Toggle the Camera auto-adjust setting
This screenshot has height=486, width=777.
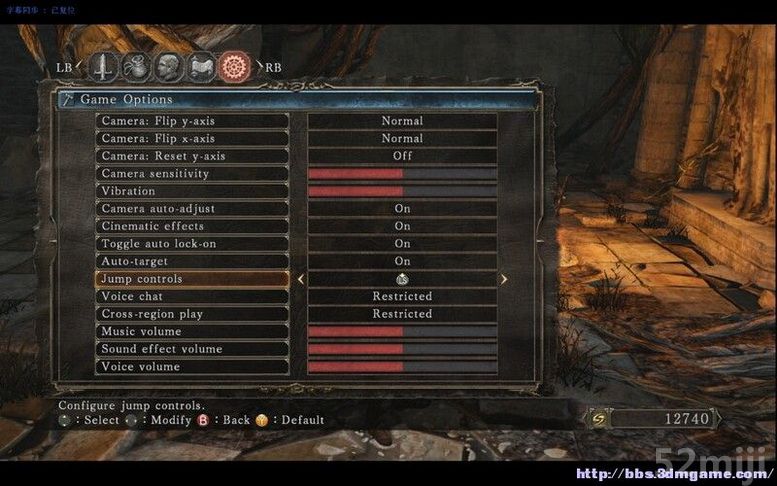pos(402,209)
